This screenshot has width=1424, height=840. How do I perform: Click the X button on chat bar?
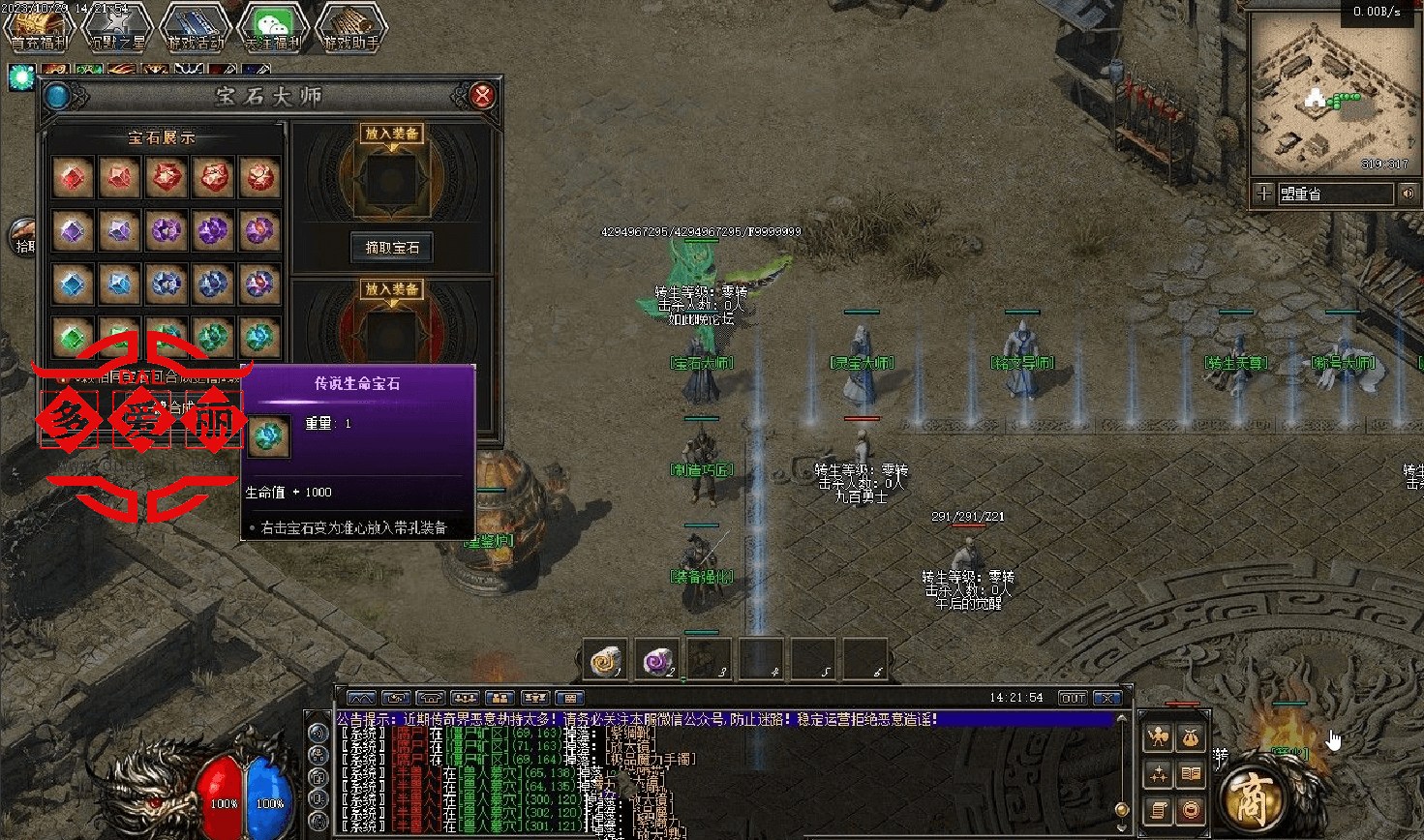coord(1106,698)
